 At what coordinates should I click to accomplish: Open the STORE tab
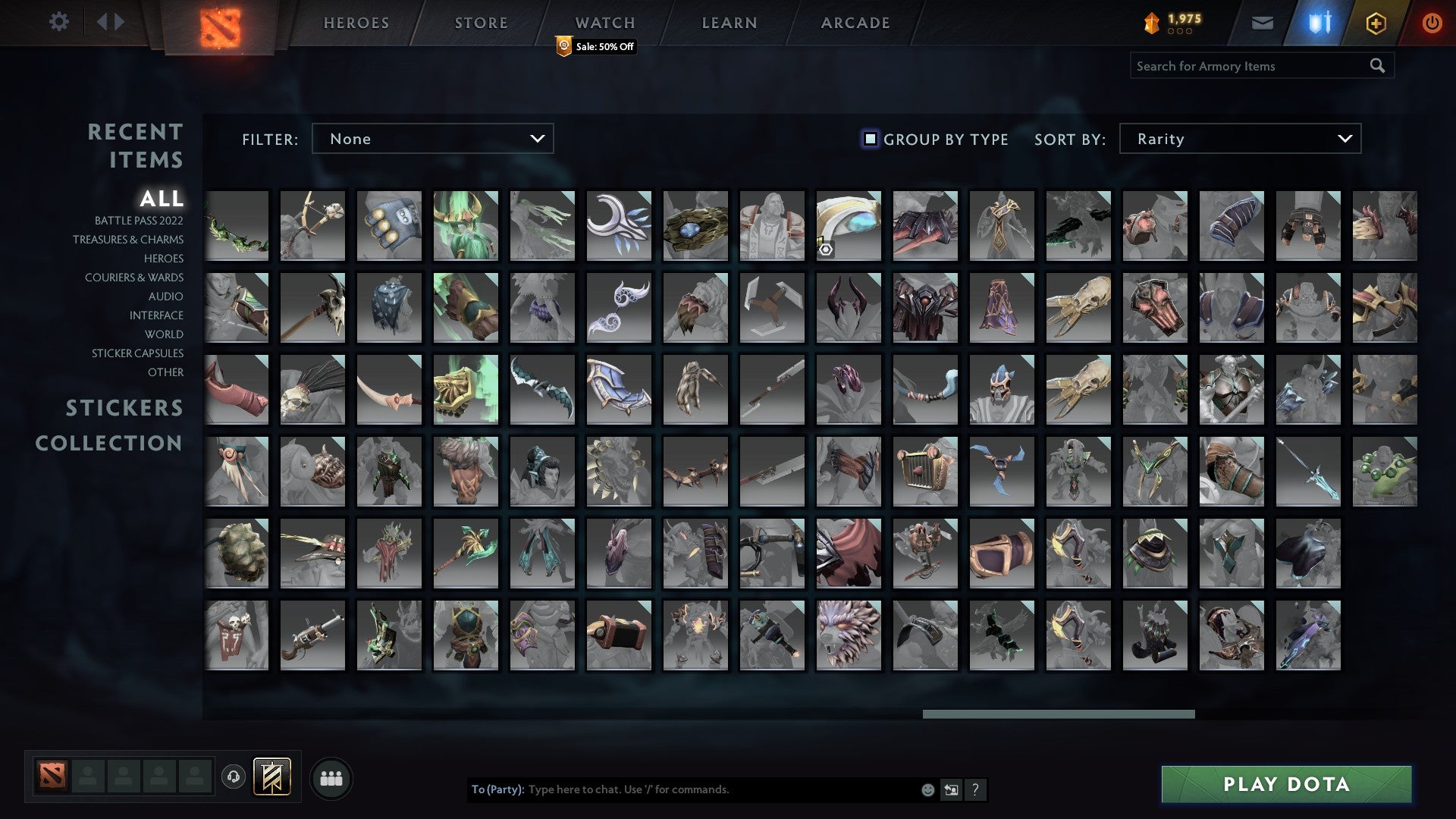(481, 23)
